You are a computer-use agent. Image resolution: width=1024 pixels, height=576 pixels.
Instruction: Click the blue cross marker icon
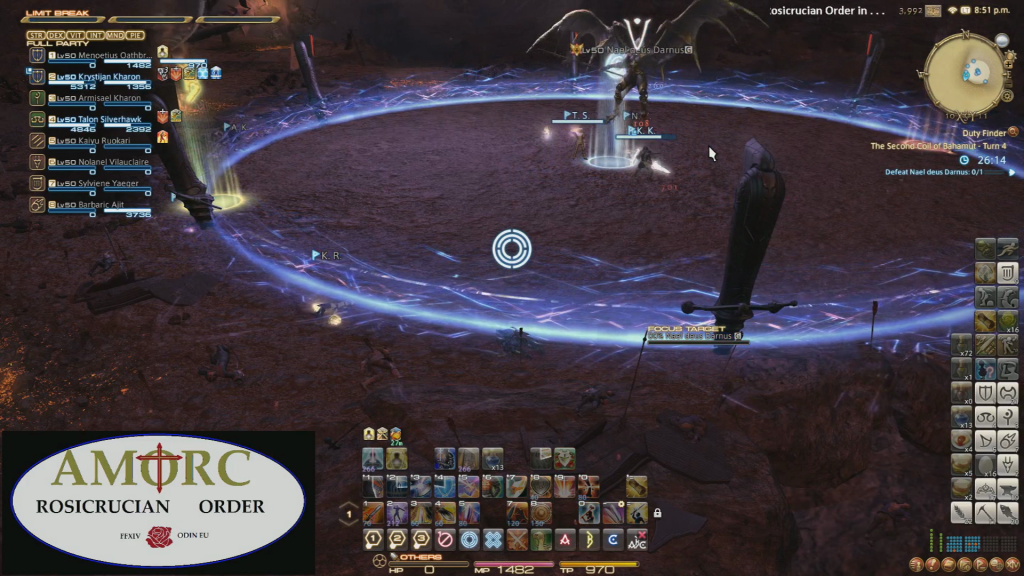pos(493,538)
